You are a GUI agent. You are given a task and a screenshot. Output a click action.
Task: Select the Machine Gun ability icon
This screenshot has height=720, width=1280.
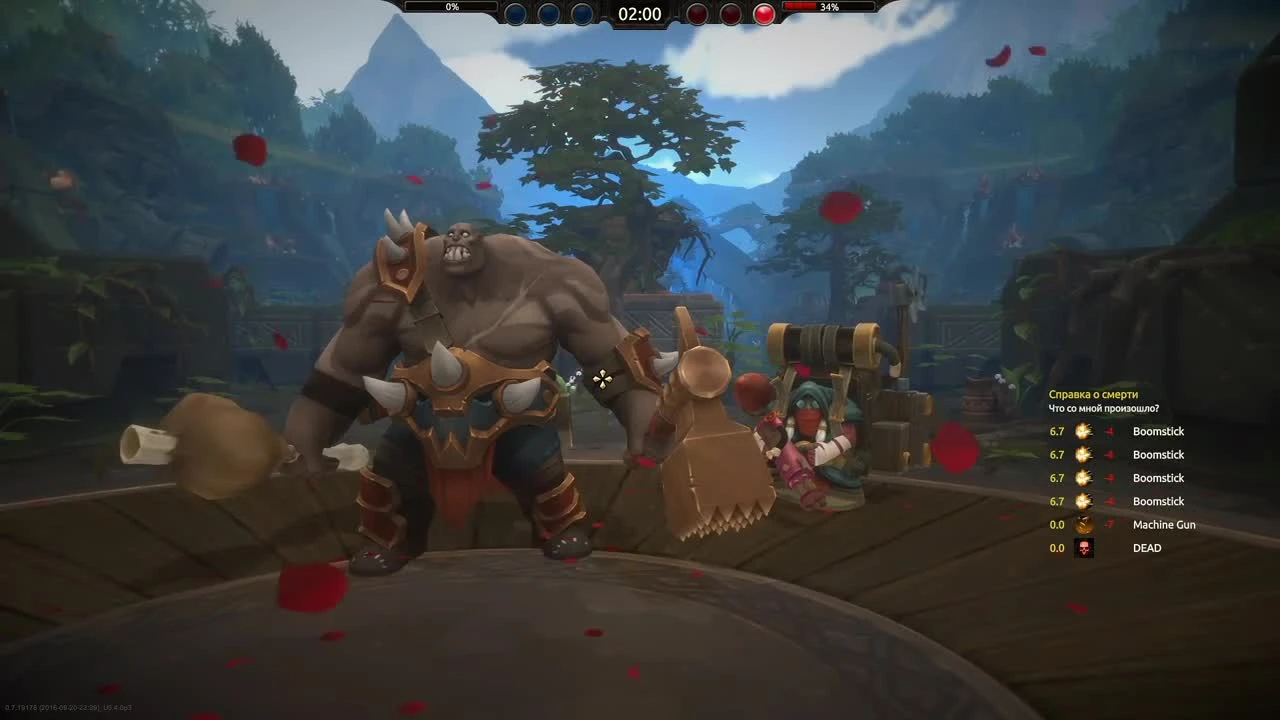(1083, 524)
